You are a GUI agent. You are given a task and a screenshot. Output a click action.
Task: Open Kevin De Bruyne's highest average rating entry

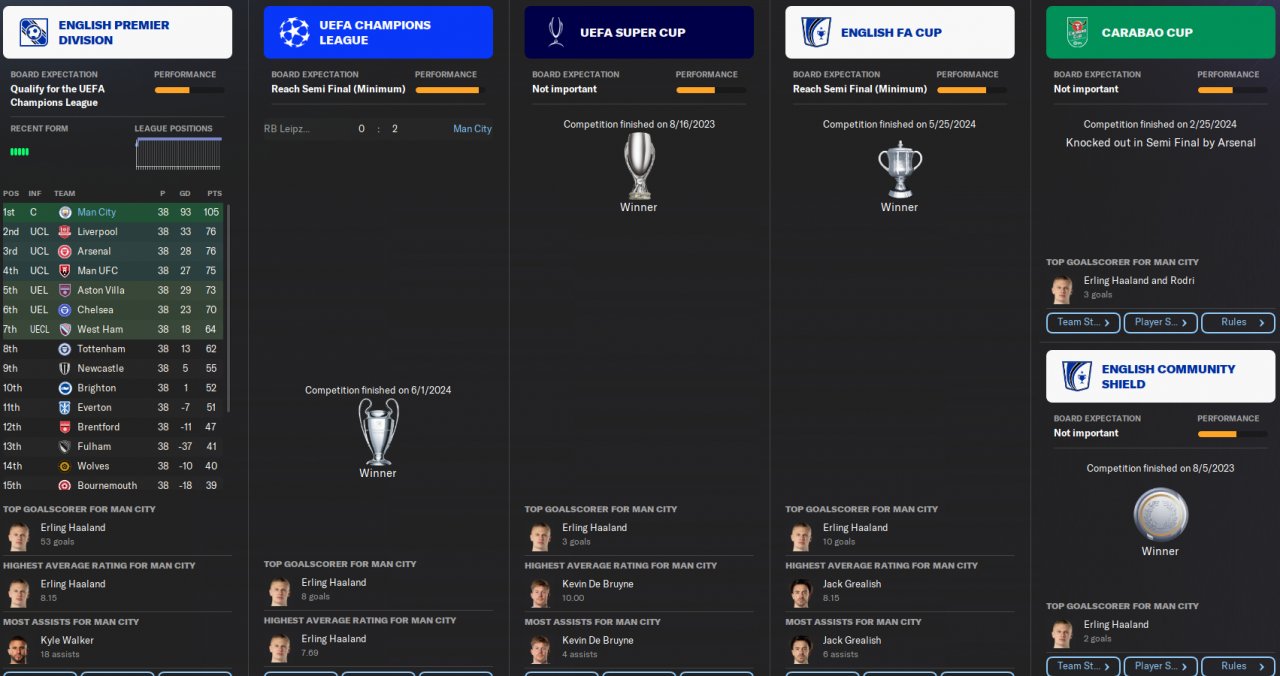[597, 590]
